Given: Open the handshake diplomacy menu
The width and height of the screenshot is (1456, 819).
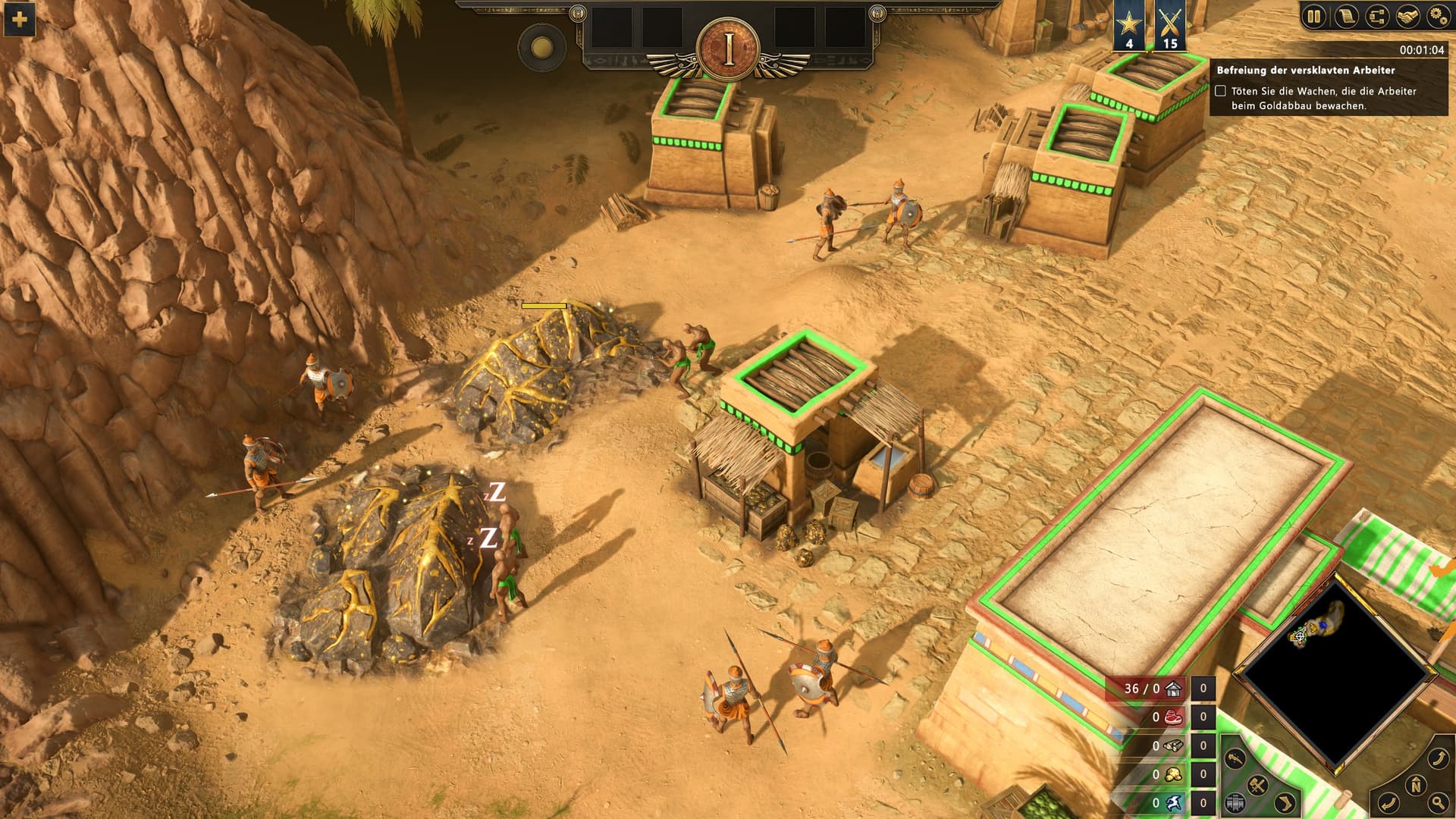Looking at the screenshot, I should point(1407,17).
